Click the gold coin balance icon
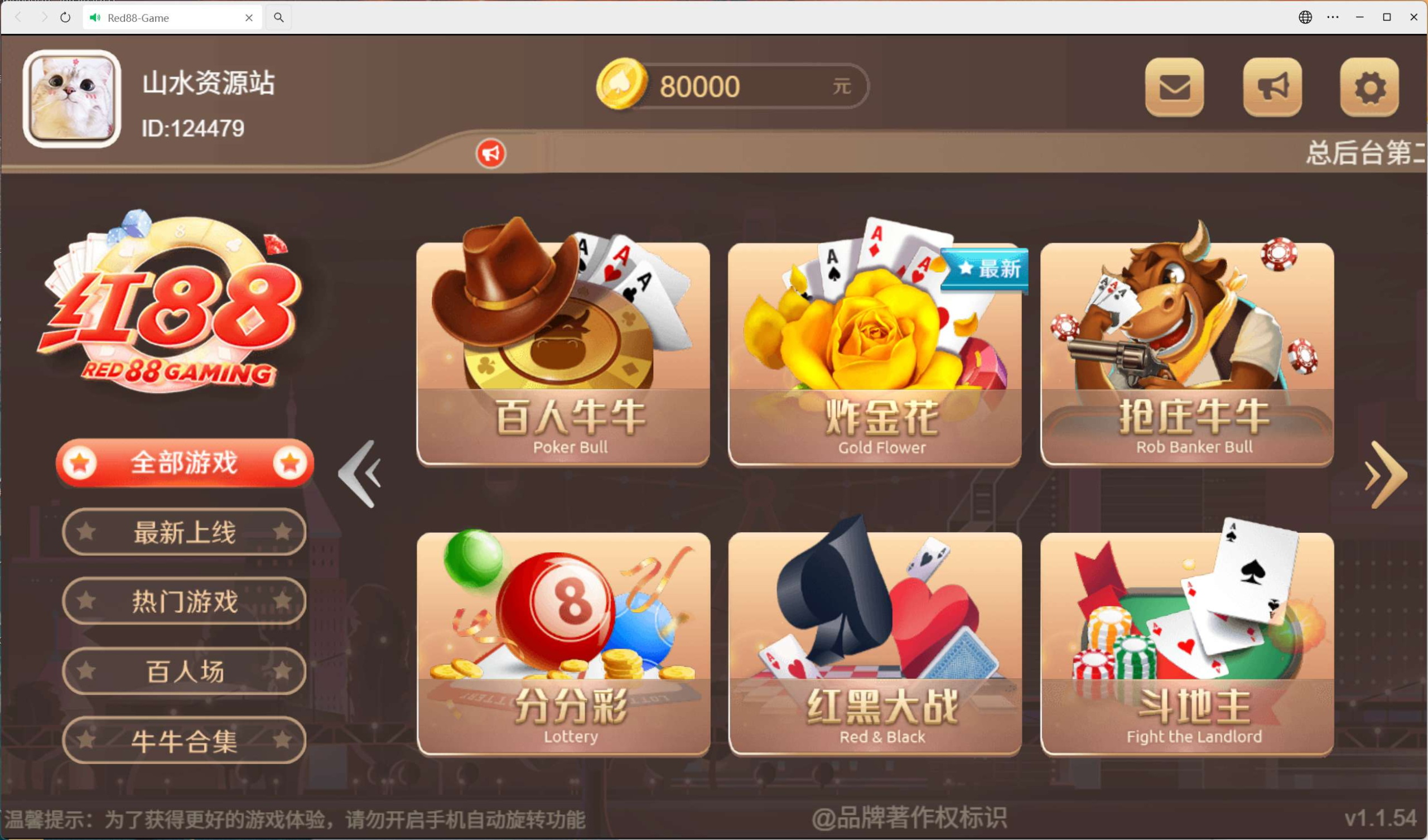Viewport: 1428px width, 840px height. click(622, 85)
